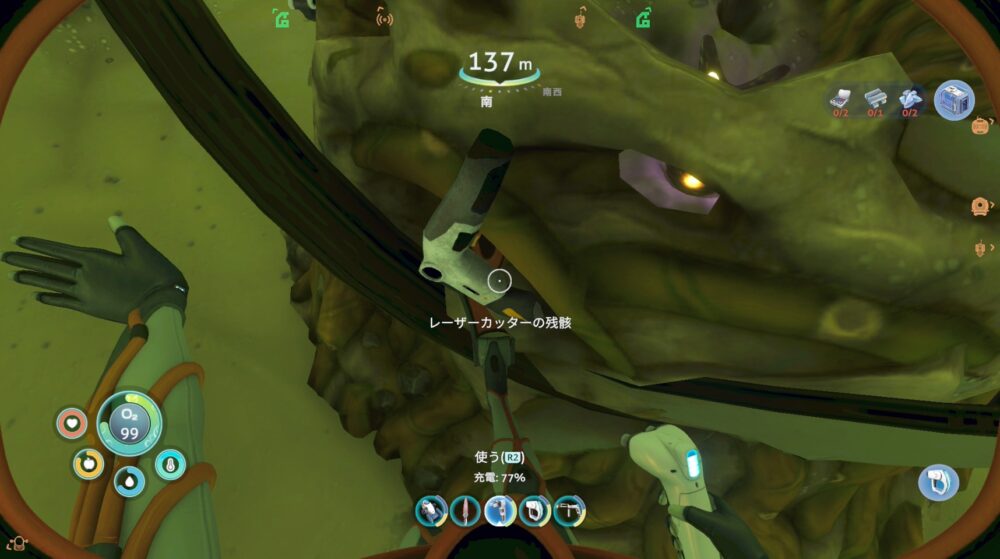1000x559 pixels.
Task: Click the crystal ingredient showing 0/2
Action: coord(909,96)
